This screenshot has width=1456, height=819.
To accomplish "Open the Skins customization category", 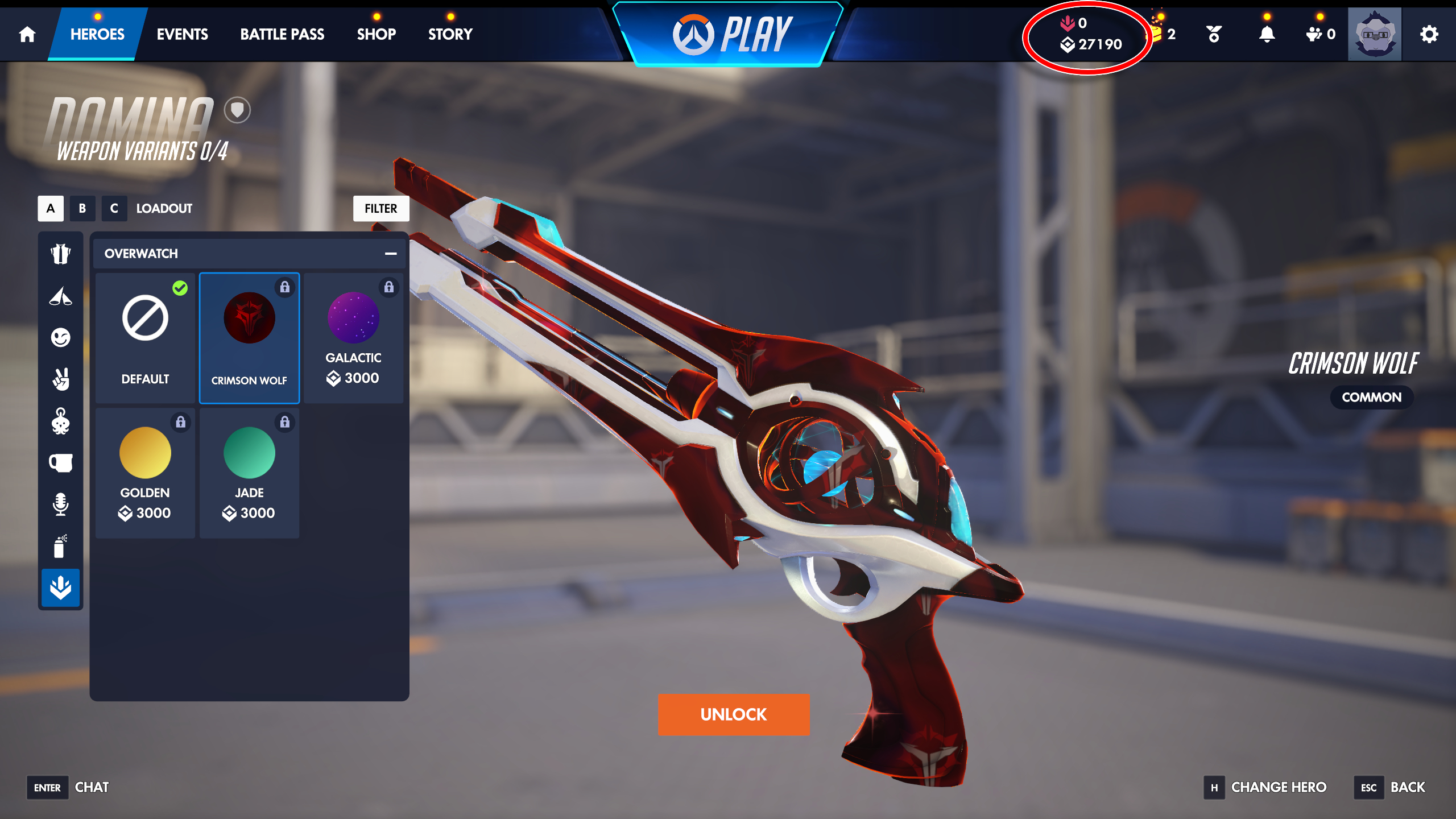I will point(60,254).
